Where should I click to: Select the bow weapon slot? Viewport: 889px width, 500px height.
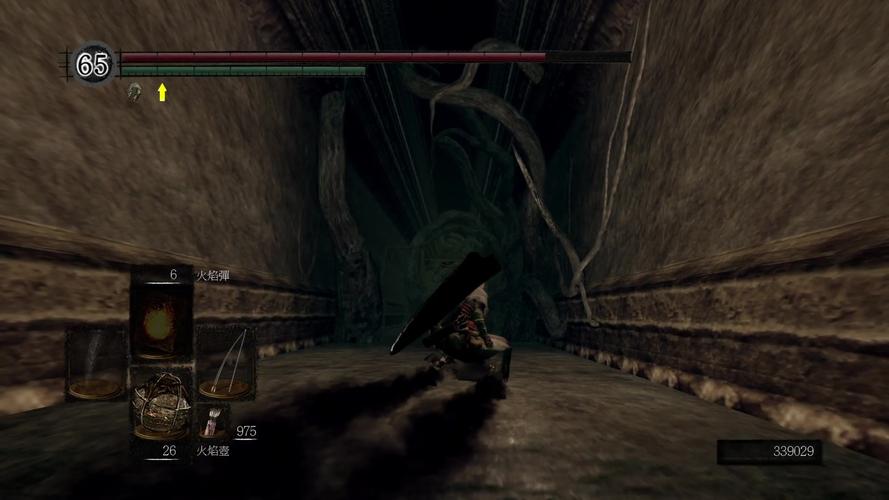(225, 364)
